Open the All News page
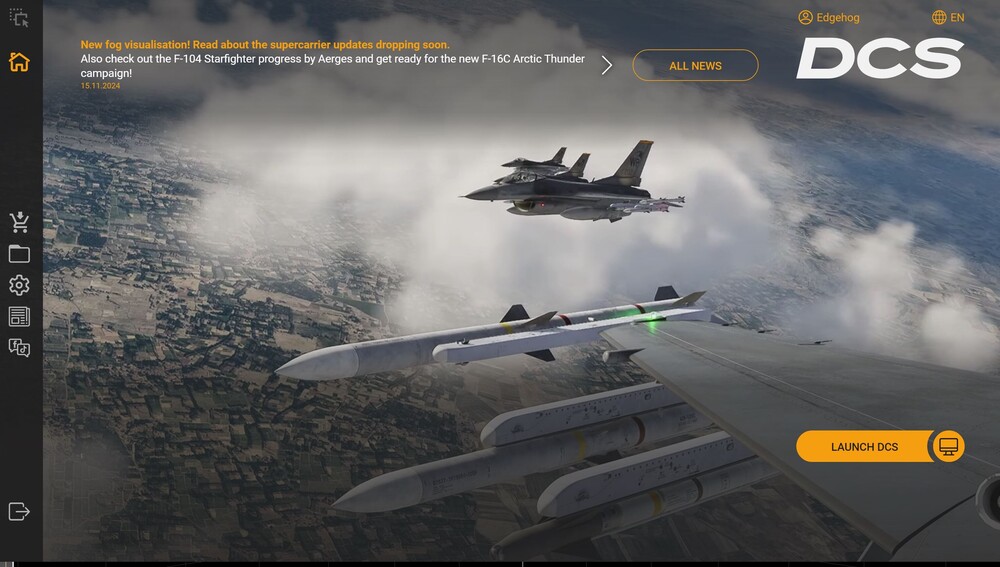 [x=695, y=66]
